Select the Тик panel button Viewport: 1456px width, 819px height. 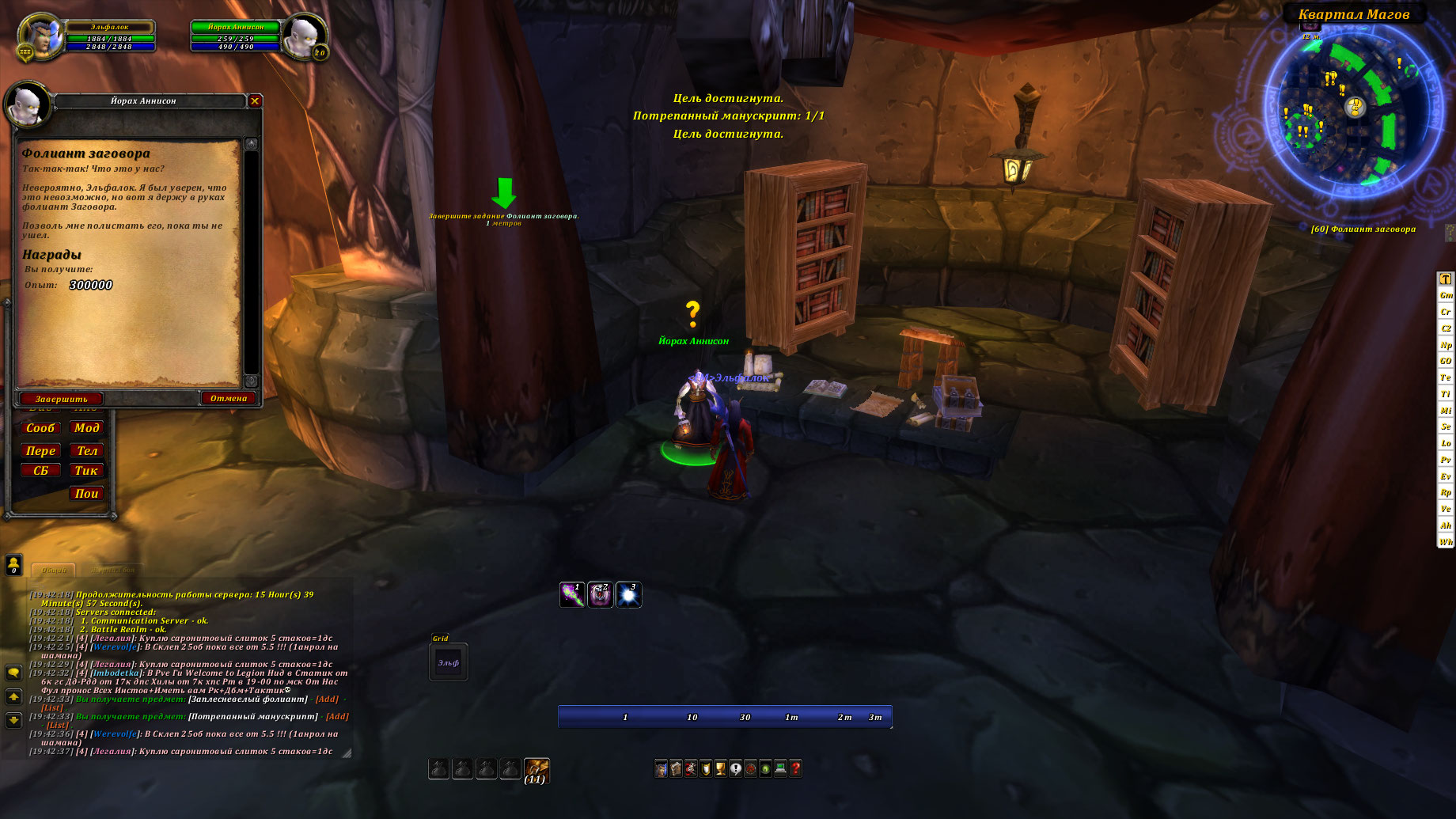[x=86, y=471]
